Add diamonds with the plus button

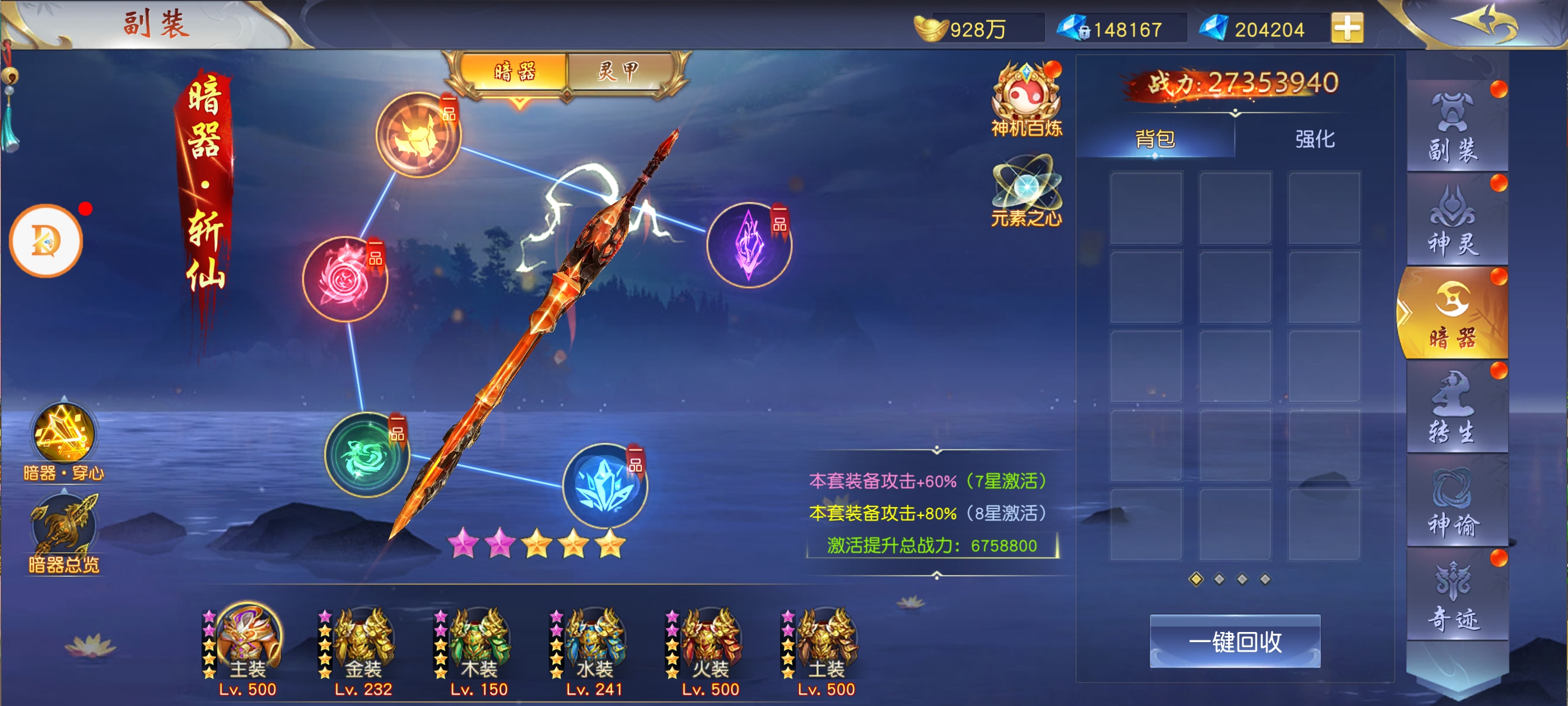pos(1347,28)
